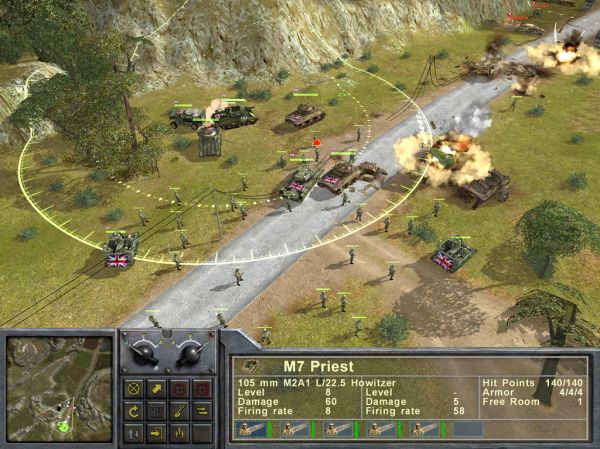Use the curved arrow rotate command
This screenshot has width=600, height=449.
pyautogui.click(x=135, y=411)
